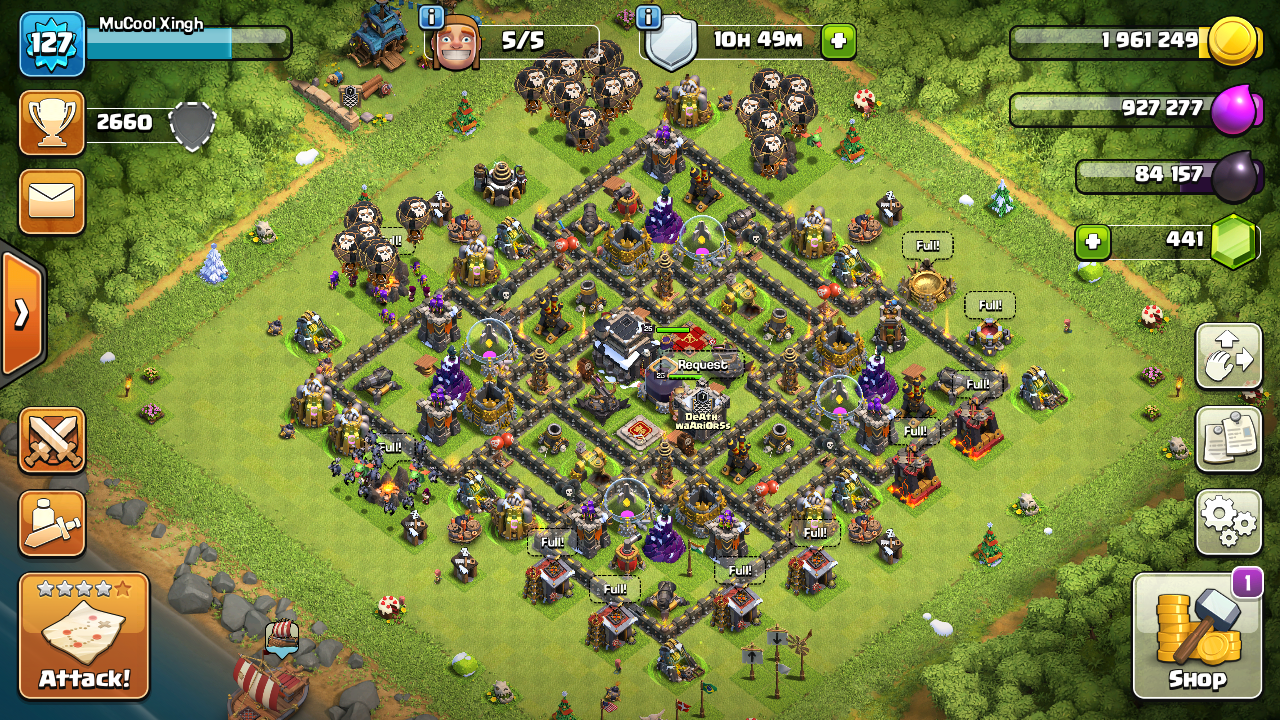This screenshot has width=1280, height=720.
Task: Buy gems with the green plus button
Action: (x=1093, y=242)
